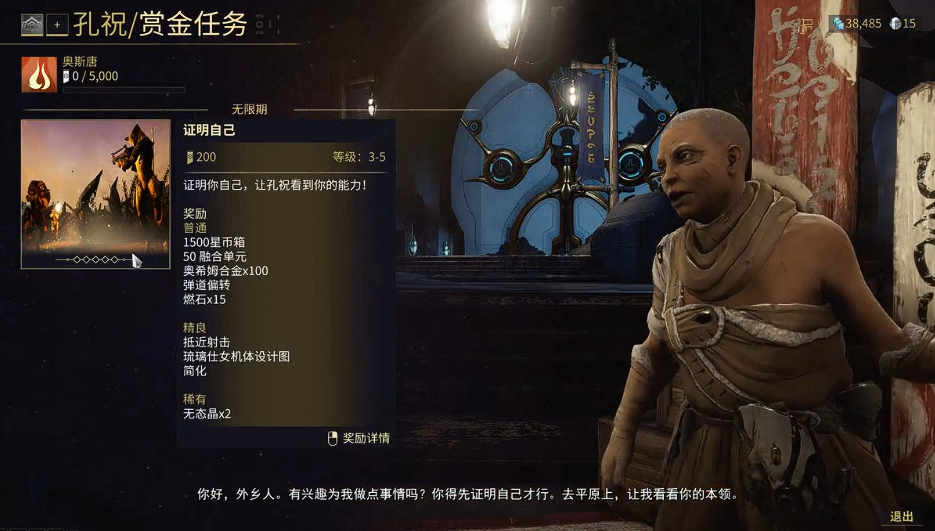Select the Ostron syndicate emblem
The image size is (935, 531).
pos(39,74)
